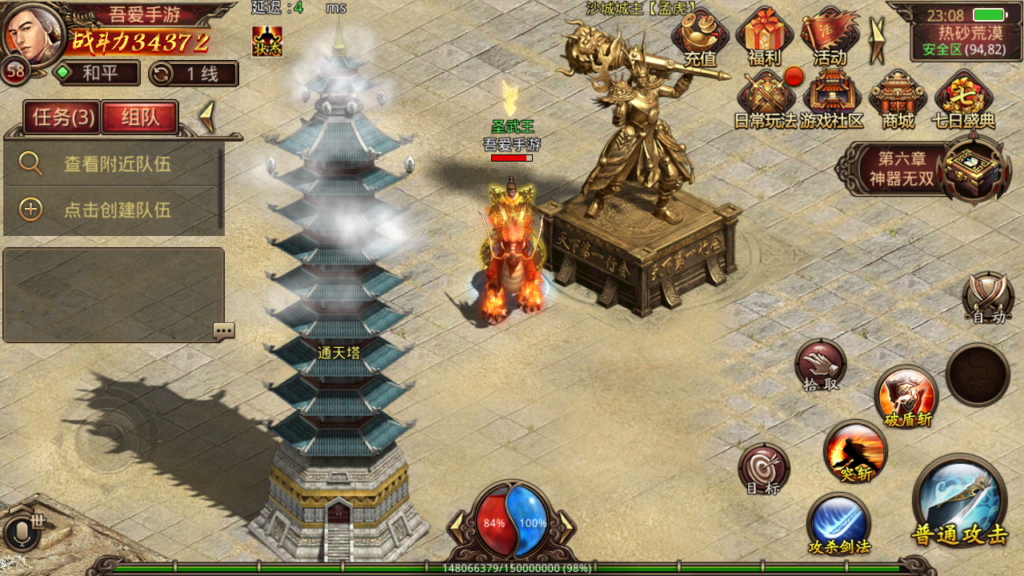Switch to the 组队 team tab
The width and height of the screenshot is (1024, 576).
140,118
